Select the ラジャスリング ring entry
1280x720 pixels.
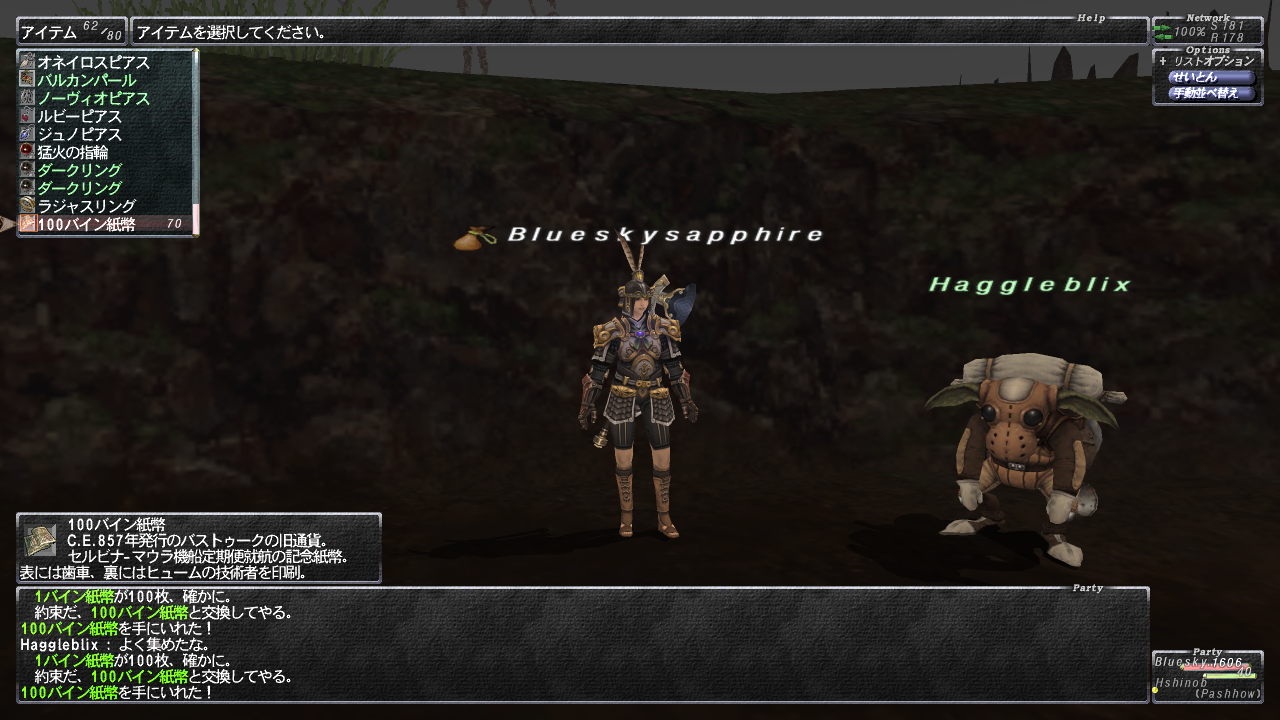(87, 206)
